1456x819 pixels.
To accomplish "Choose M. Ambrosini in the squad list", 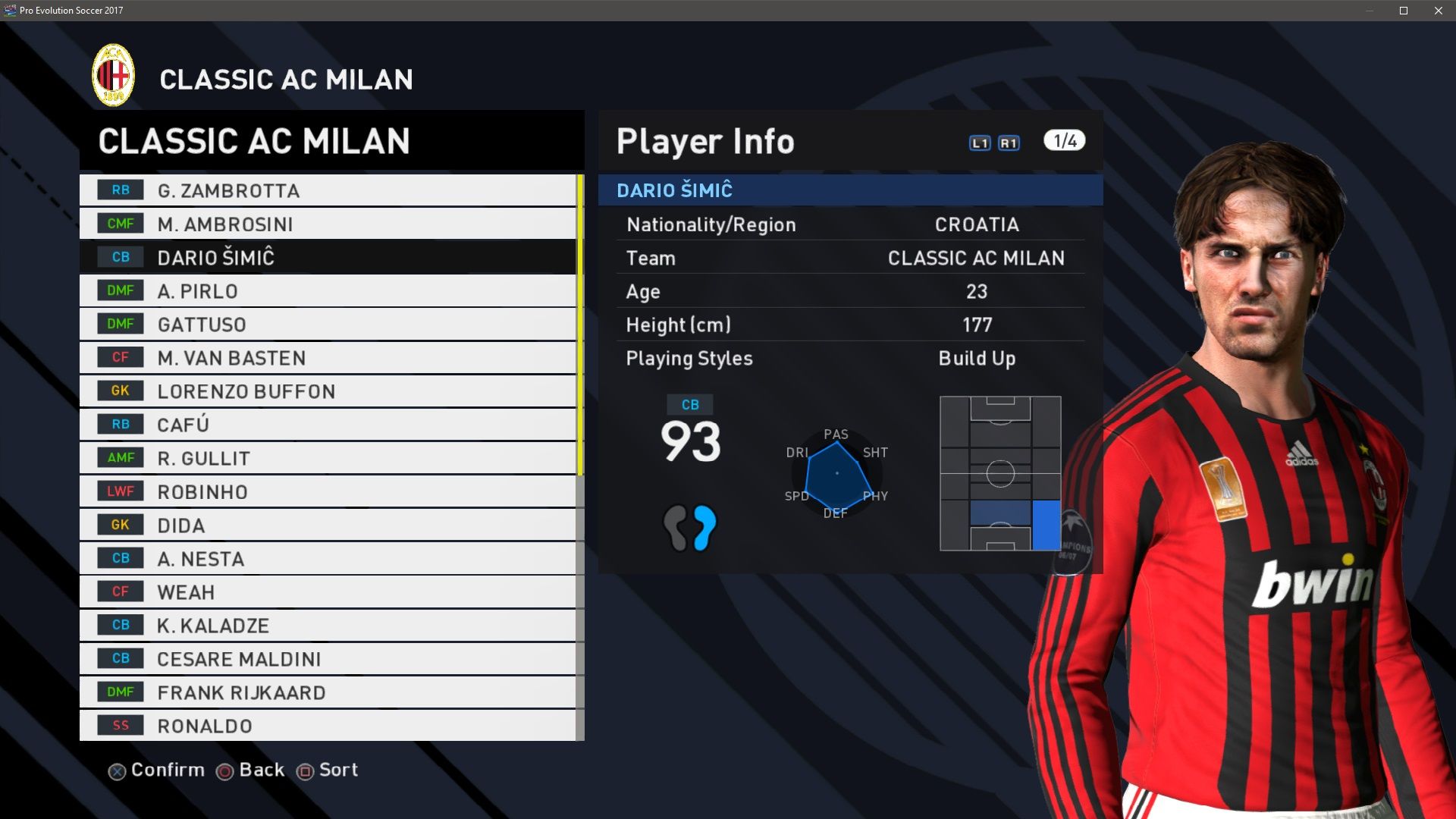I will 327,224.
